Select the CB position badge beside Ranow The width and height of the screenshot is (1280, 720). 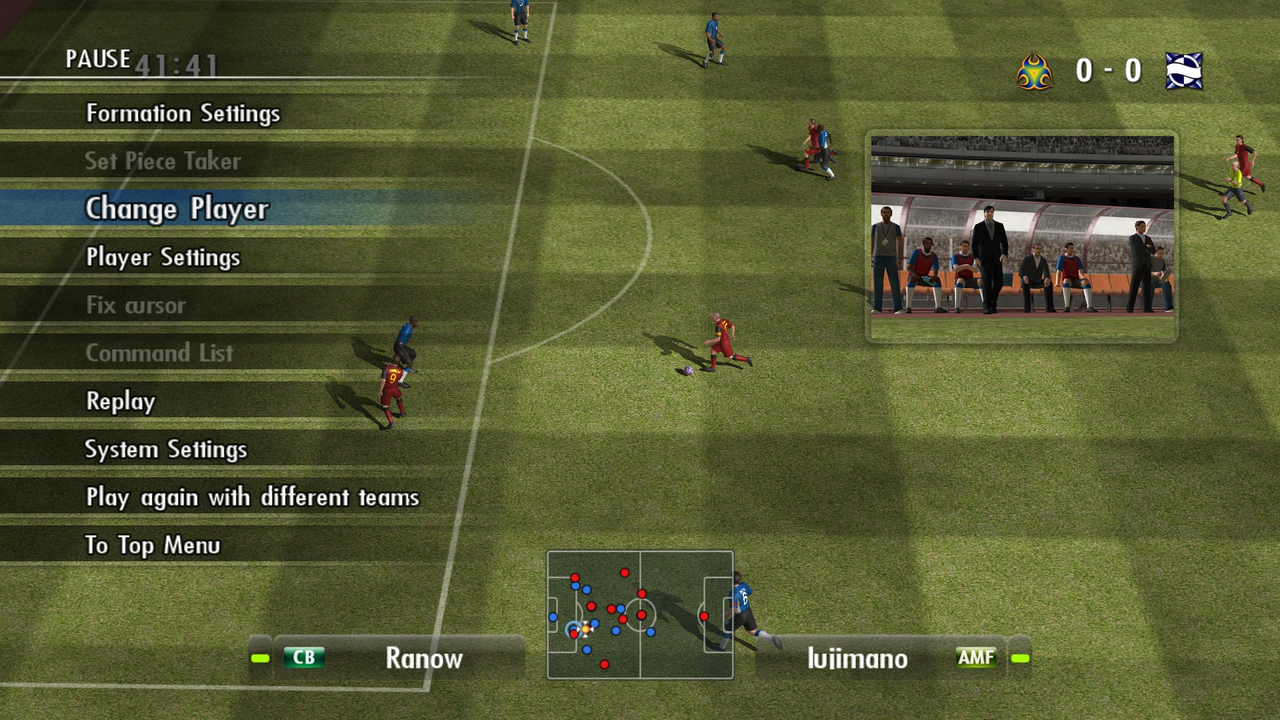[304, 658]
